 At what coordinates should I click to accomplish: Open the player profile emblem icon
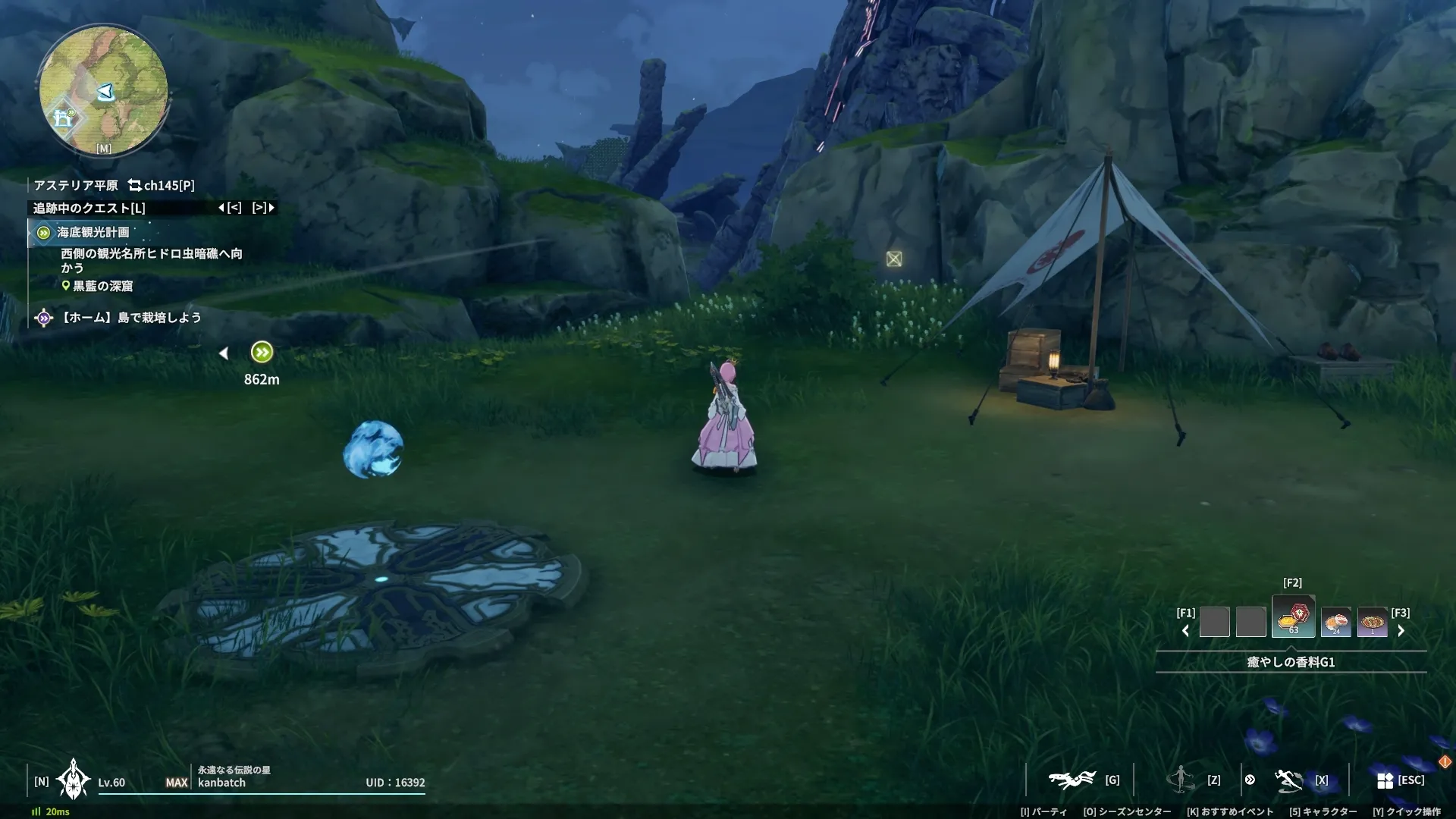coord(74,780)
